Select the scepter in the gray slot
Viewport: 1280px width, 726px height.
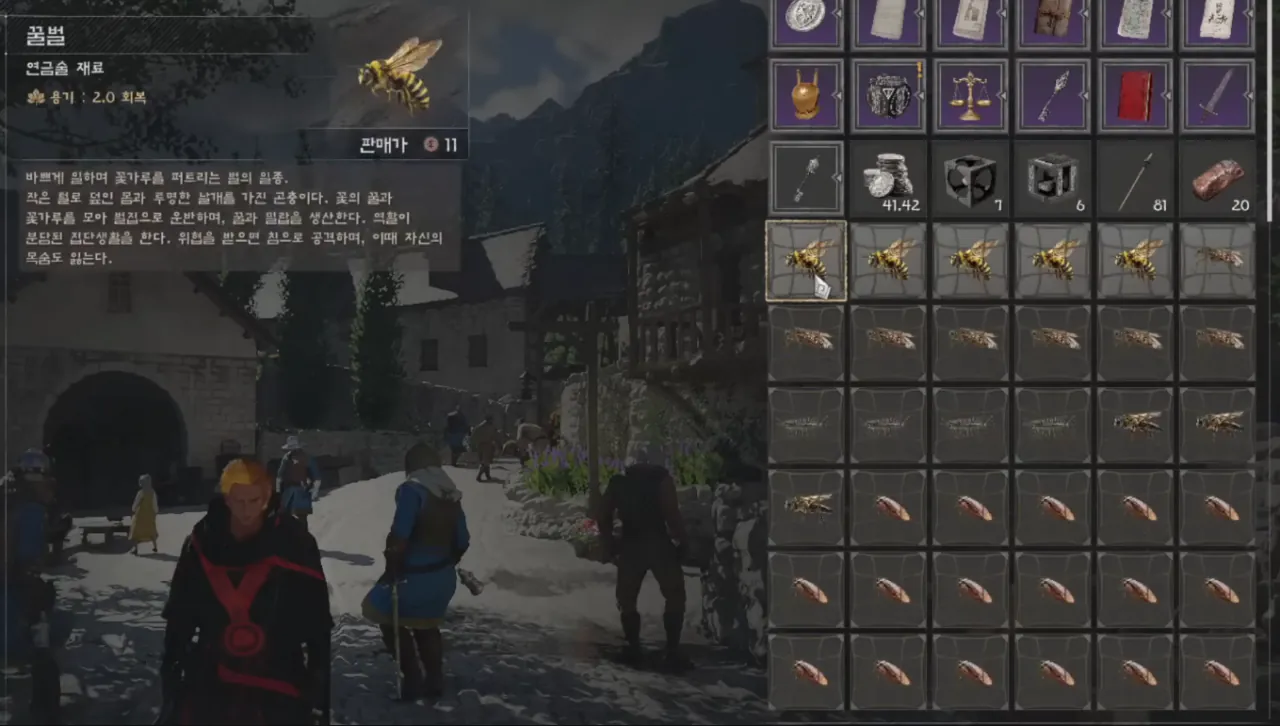(x=806, y=179)
